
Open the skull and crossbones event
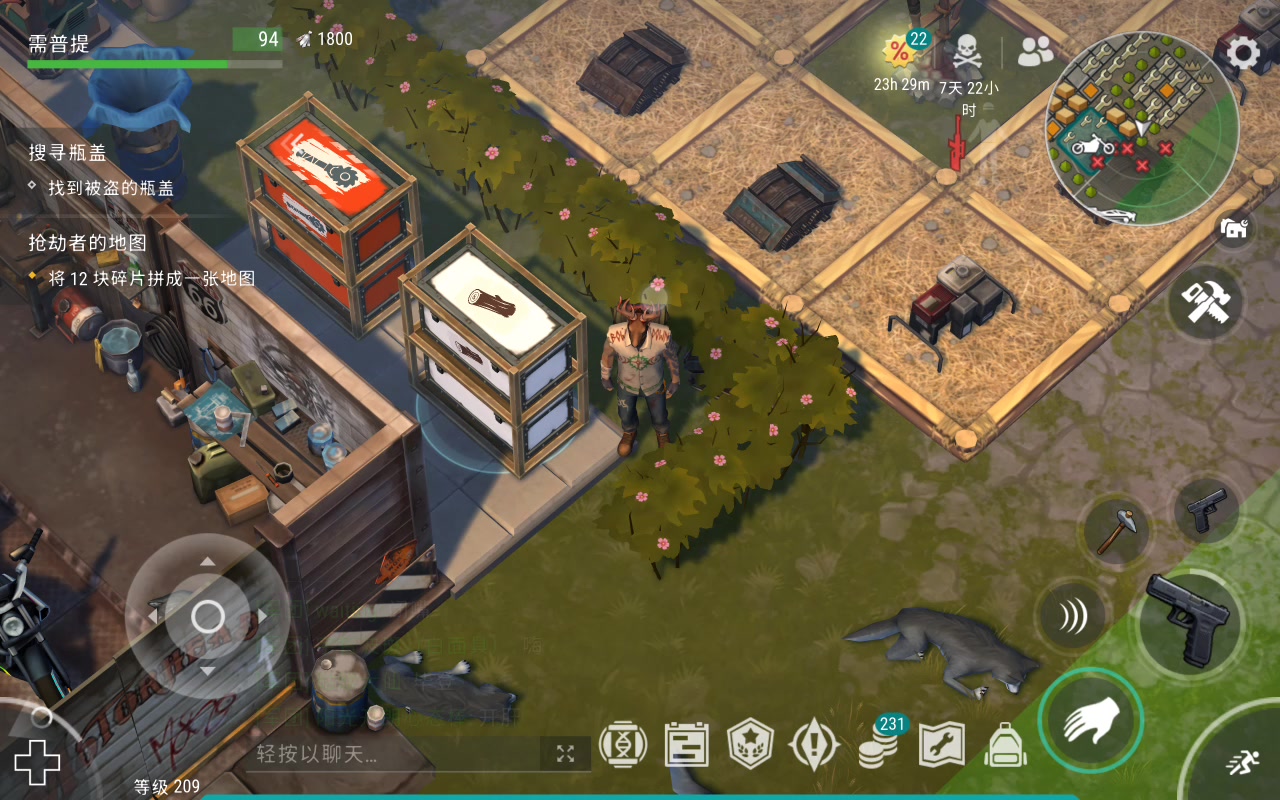(966, 52)
